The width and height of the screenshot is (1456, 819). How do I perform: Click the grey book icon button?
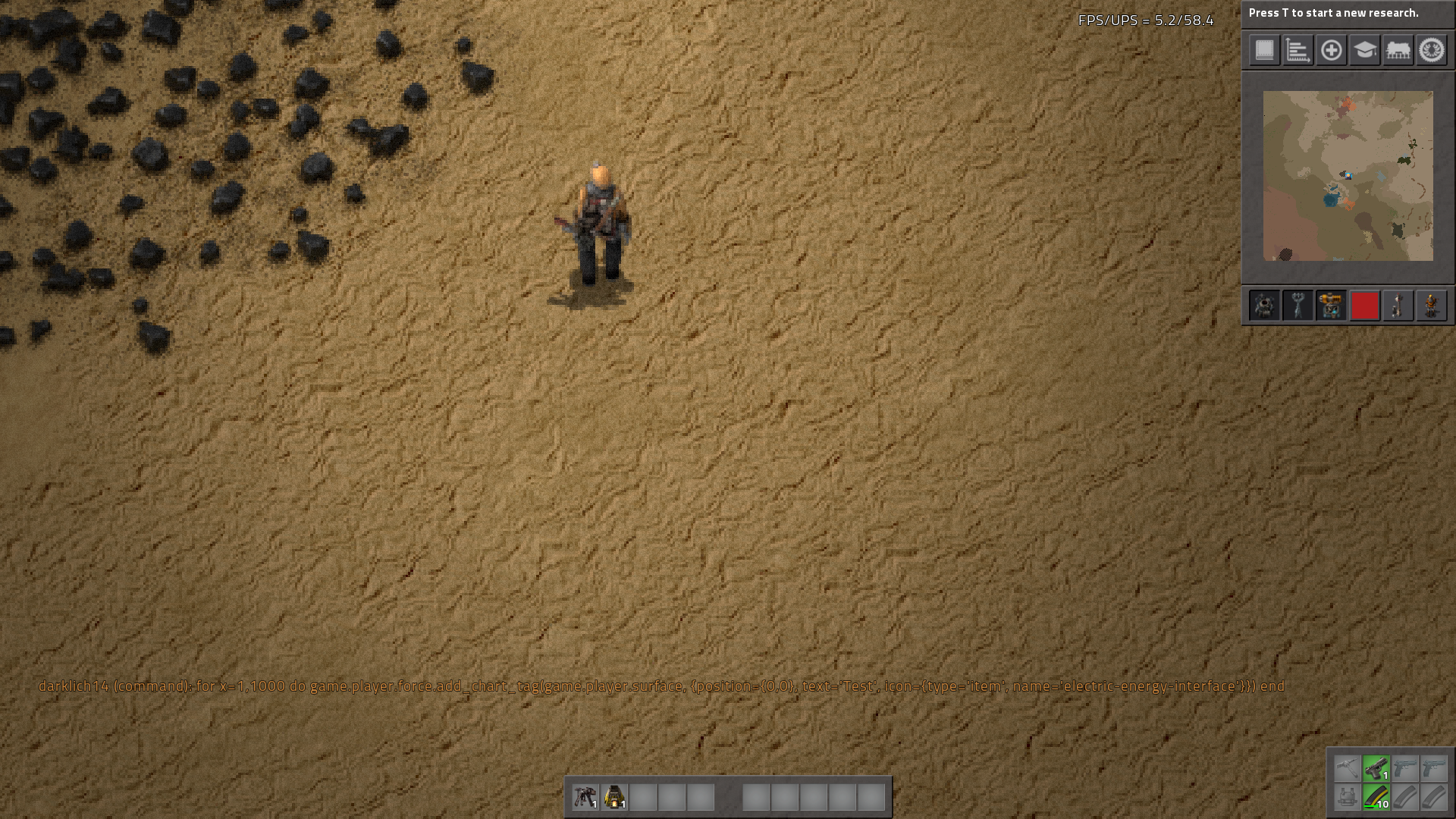coord(1264,51)
